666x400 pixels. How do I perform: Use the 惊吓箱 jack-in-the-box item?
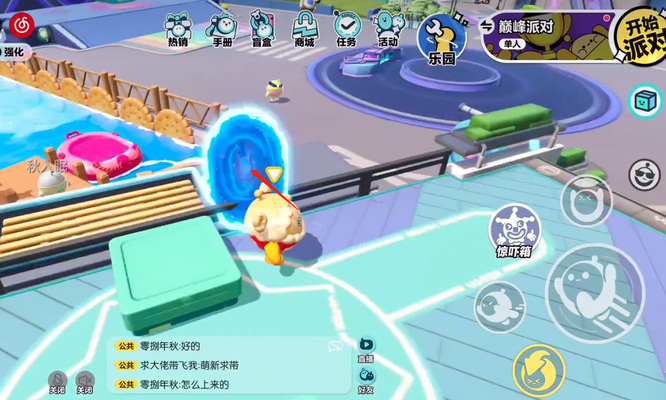pos(512,232)
